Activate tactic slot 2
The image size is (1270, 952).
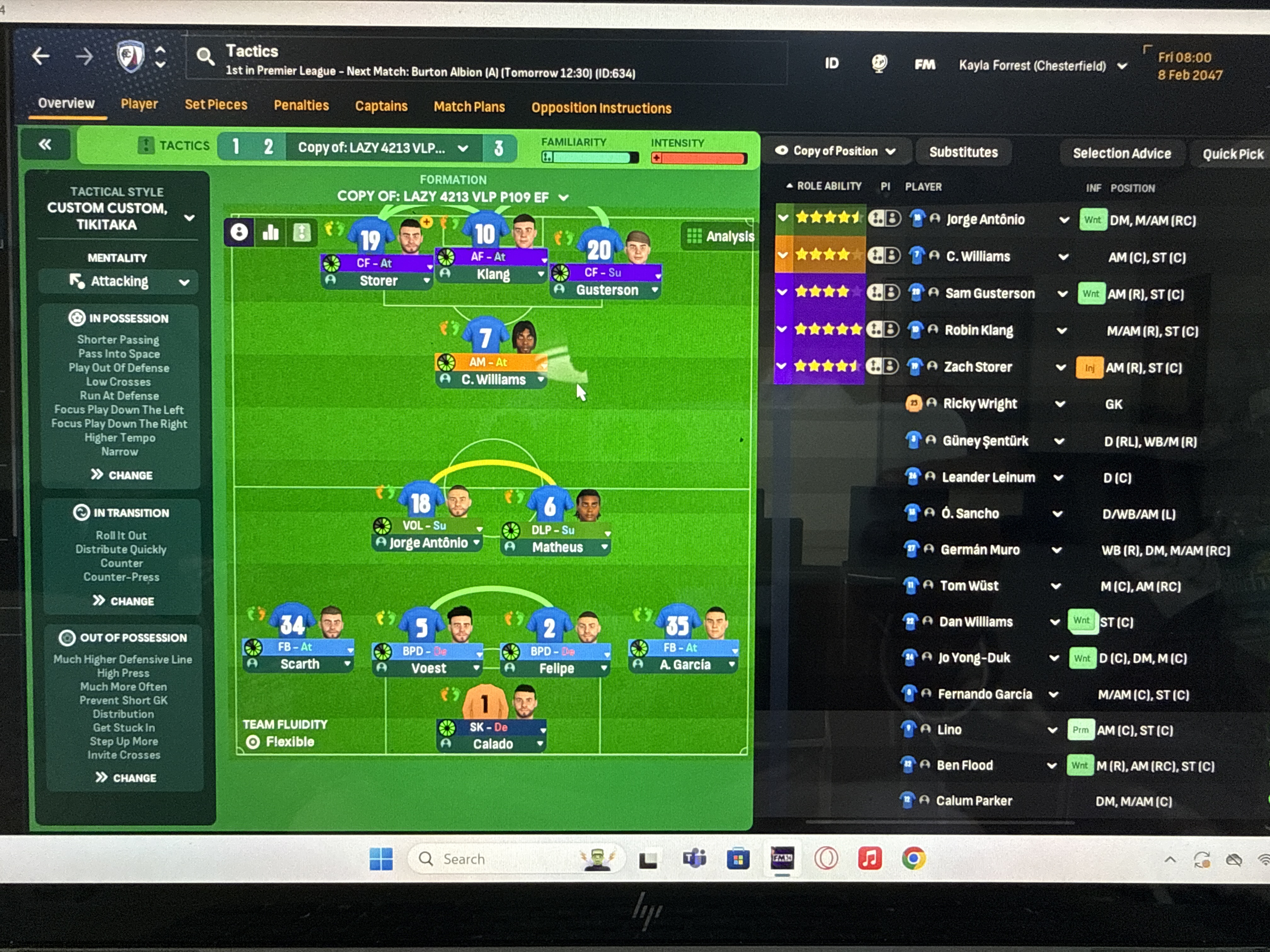click(268, 147)
